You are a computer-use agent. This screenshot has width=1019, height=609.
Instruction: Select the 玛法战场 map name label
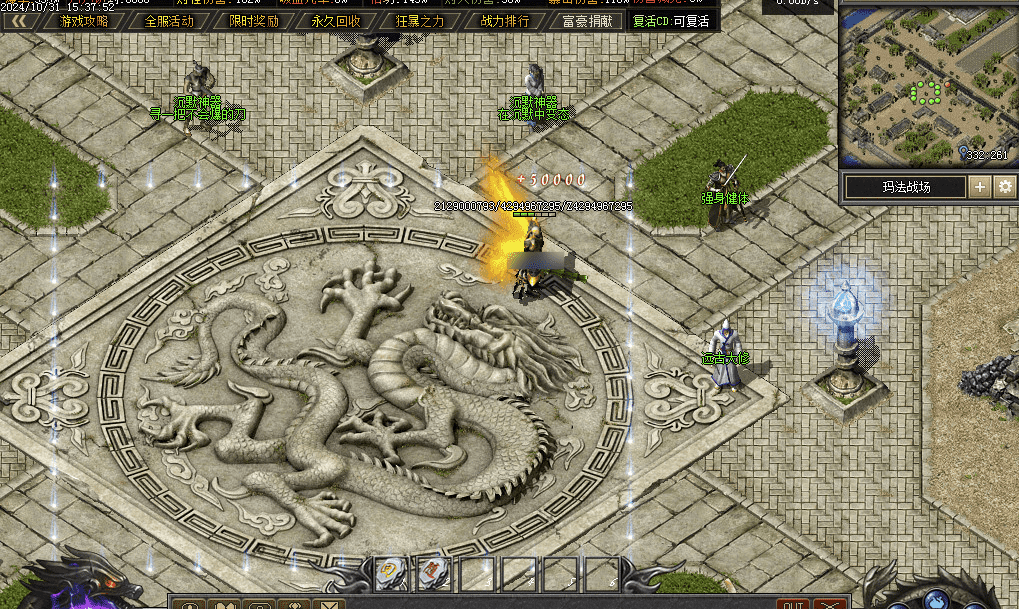(x=905, y=187)
